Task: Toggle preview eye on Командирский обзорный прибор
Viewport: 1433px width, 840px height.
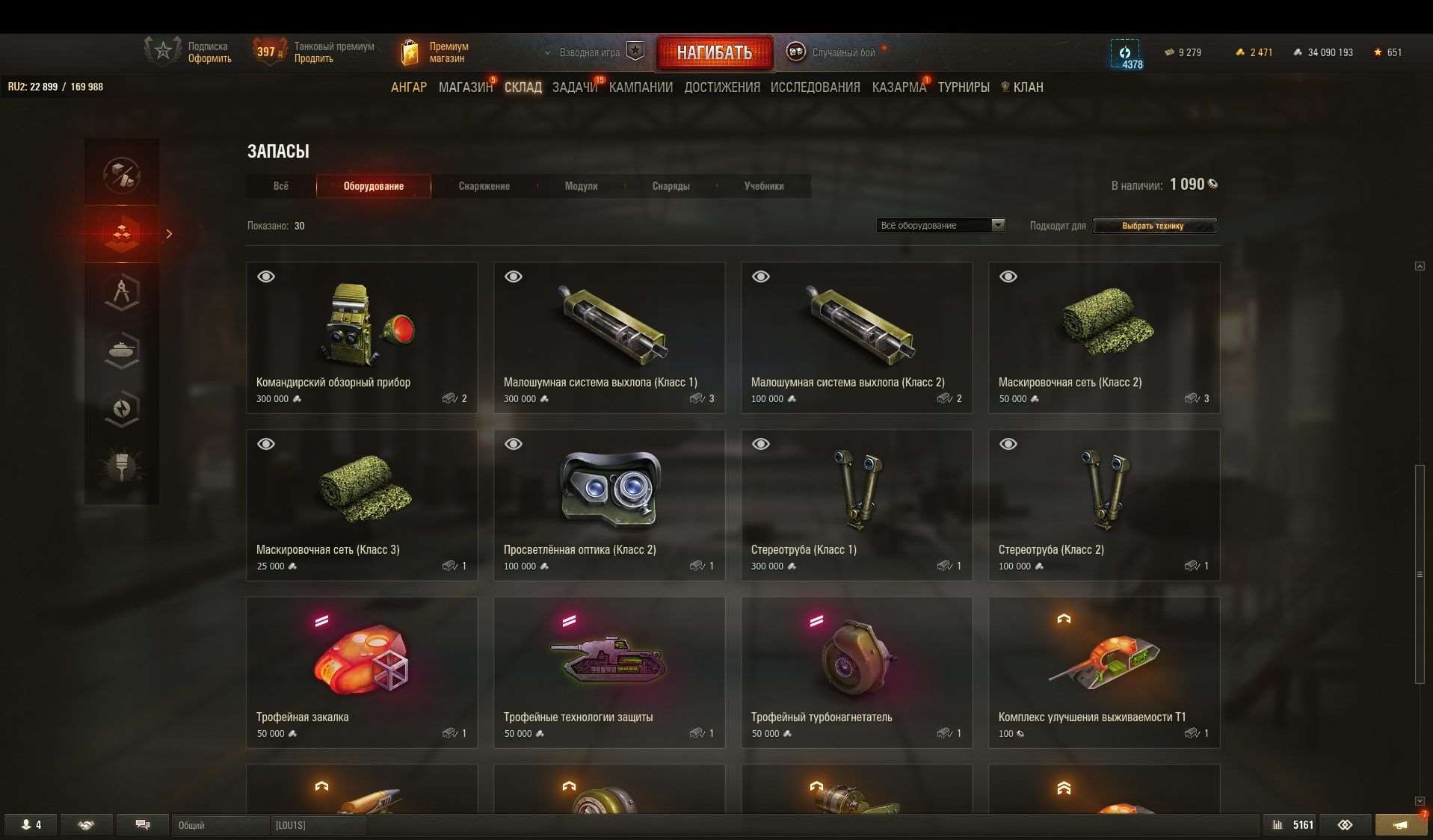Action: pos(266,276)
